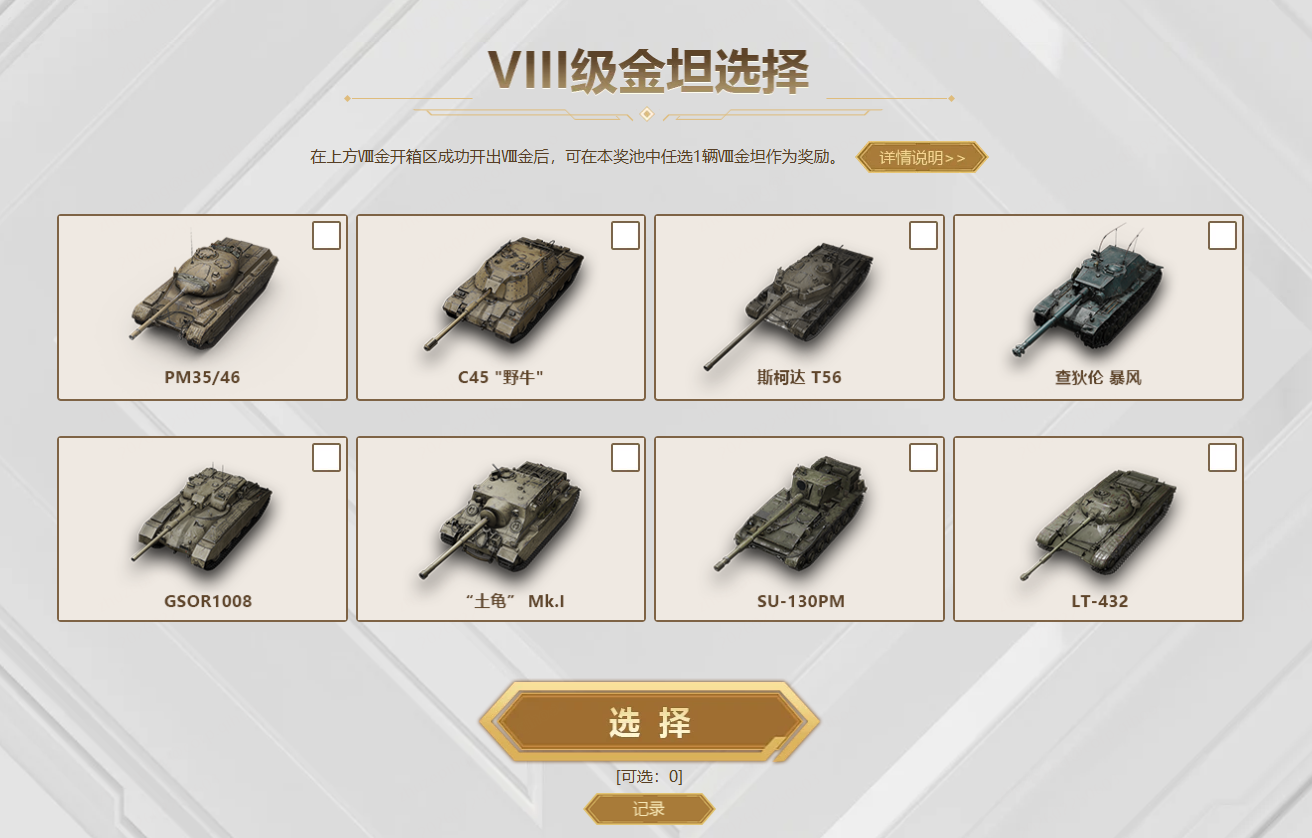This screenshot has width=1312, height=838.
Task: Open the 详情说明 details button
Action: tap(922, 157)
